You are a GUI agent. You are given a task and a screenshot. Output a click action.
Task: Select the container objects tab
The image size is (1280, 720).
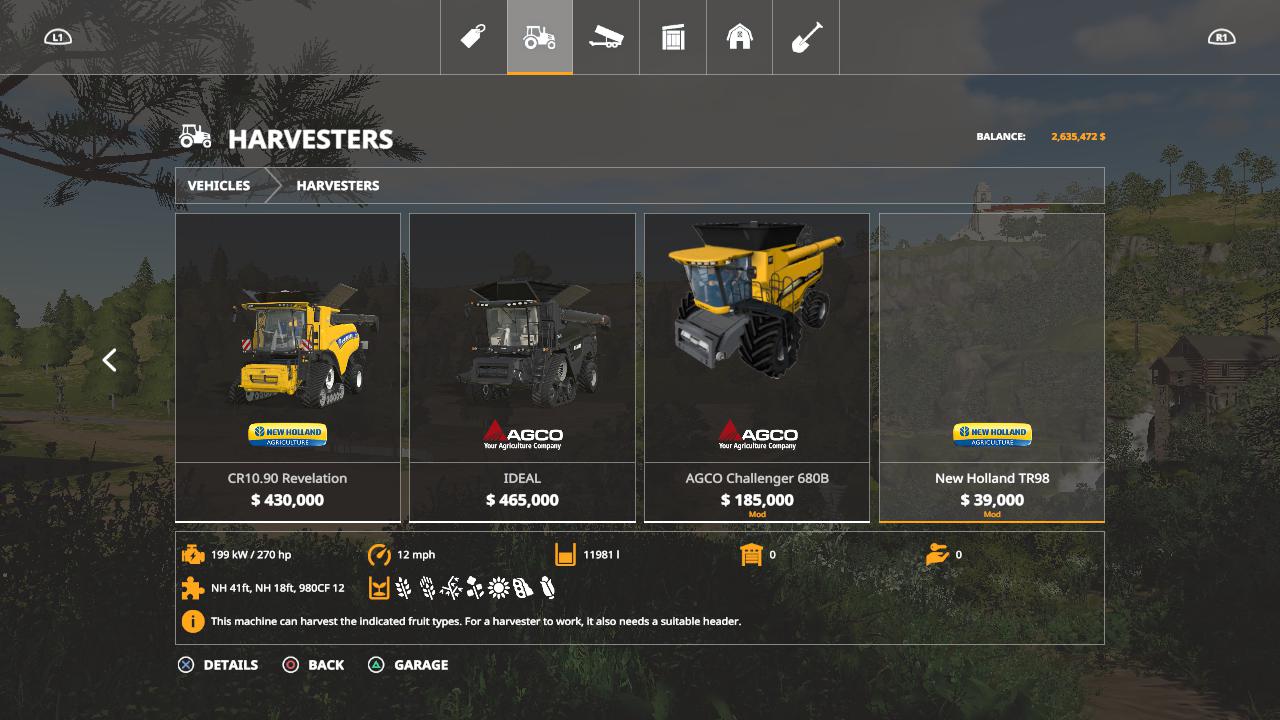(x=673, y=37)
